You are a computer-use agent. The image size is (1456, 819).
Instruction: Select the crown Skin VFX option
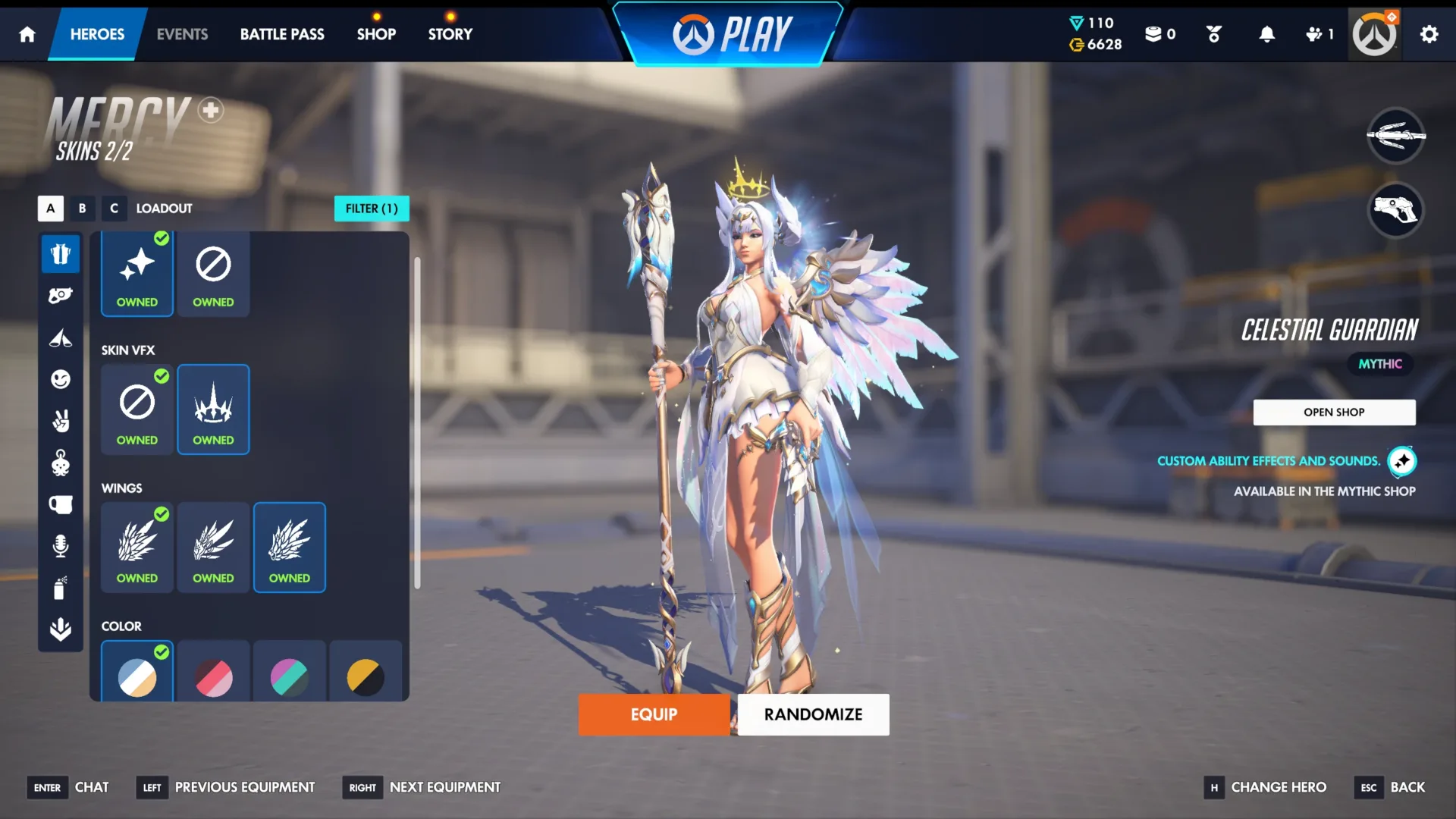coord(213,409)
